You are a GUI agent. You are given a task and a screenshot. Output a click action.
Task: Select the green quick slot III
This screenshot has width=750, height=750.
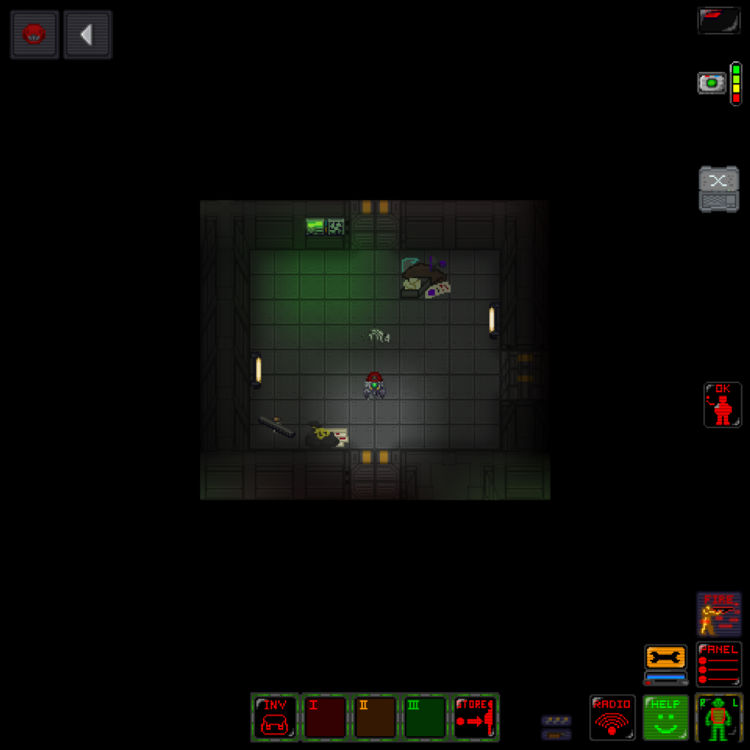(426, 717)
